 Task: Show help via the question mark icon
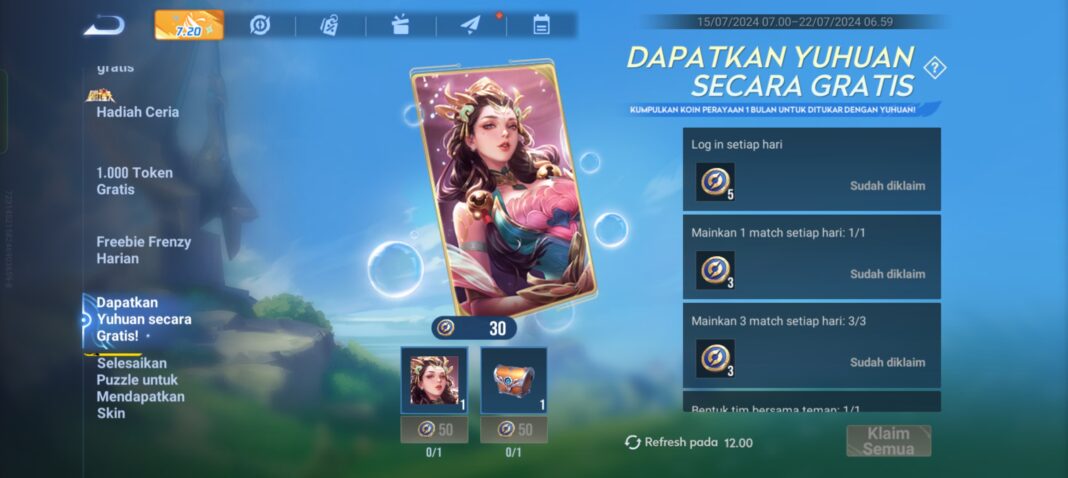coord(935,68)
